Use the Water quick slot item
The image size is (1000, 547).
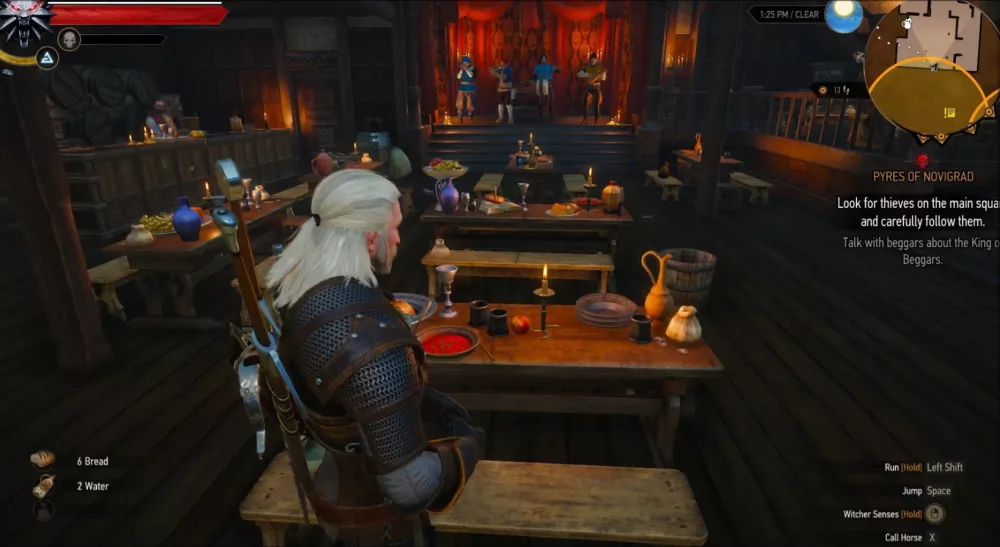(43, 486)
